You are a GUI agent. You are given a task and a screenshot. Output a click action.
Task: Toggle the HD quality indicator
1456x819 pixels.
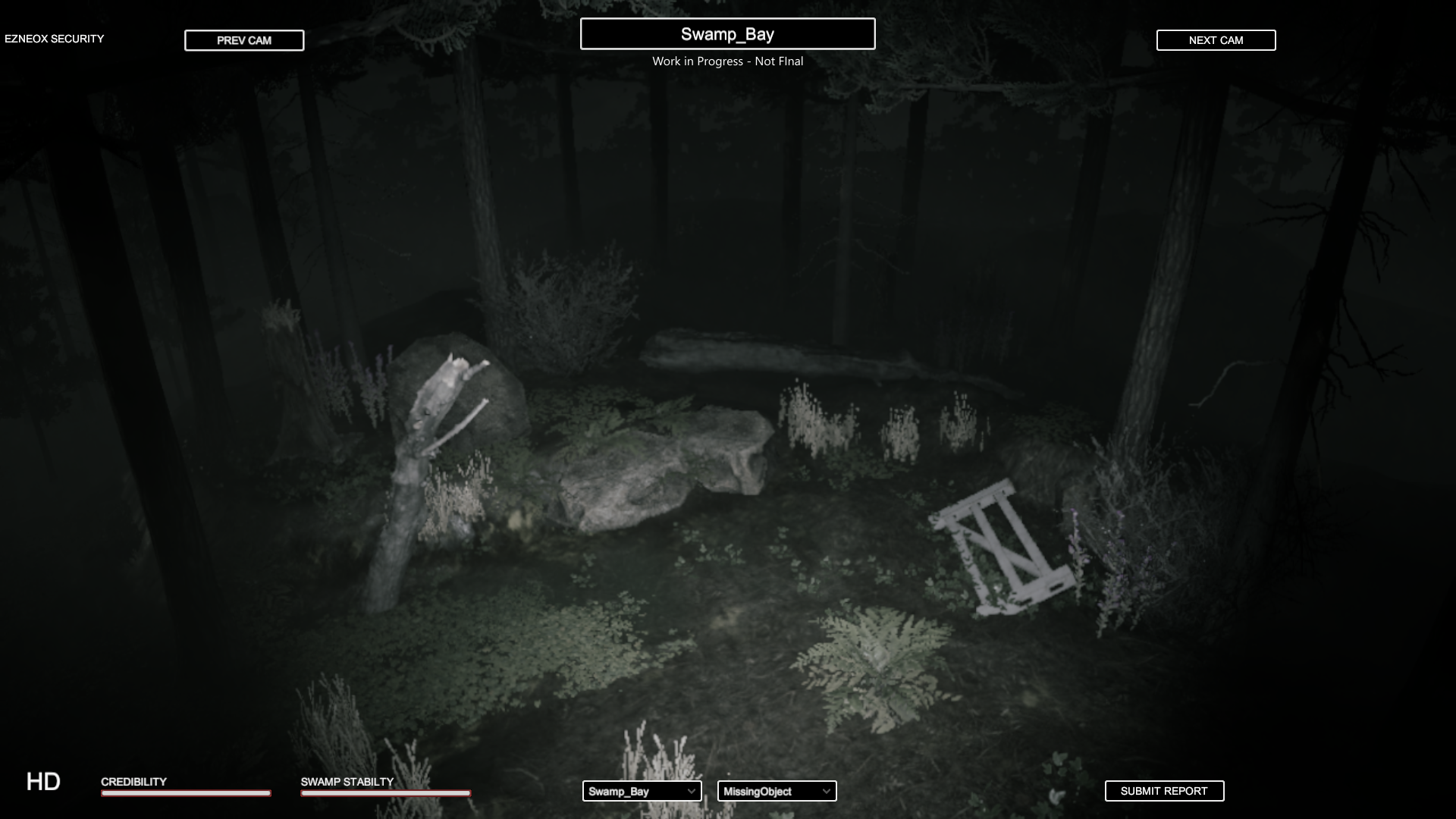(43, 782)
